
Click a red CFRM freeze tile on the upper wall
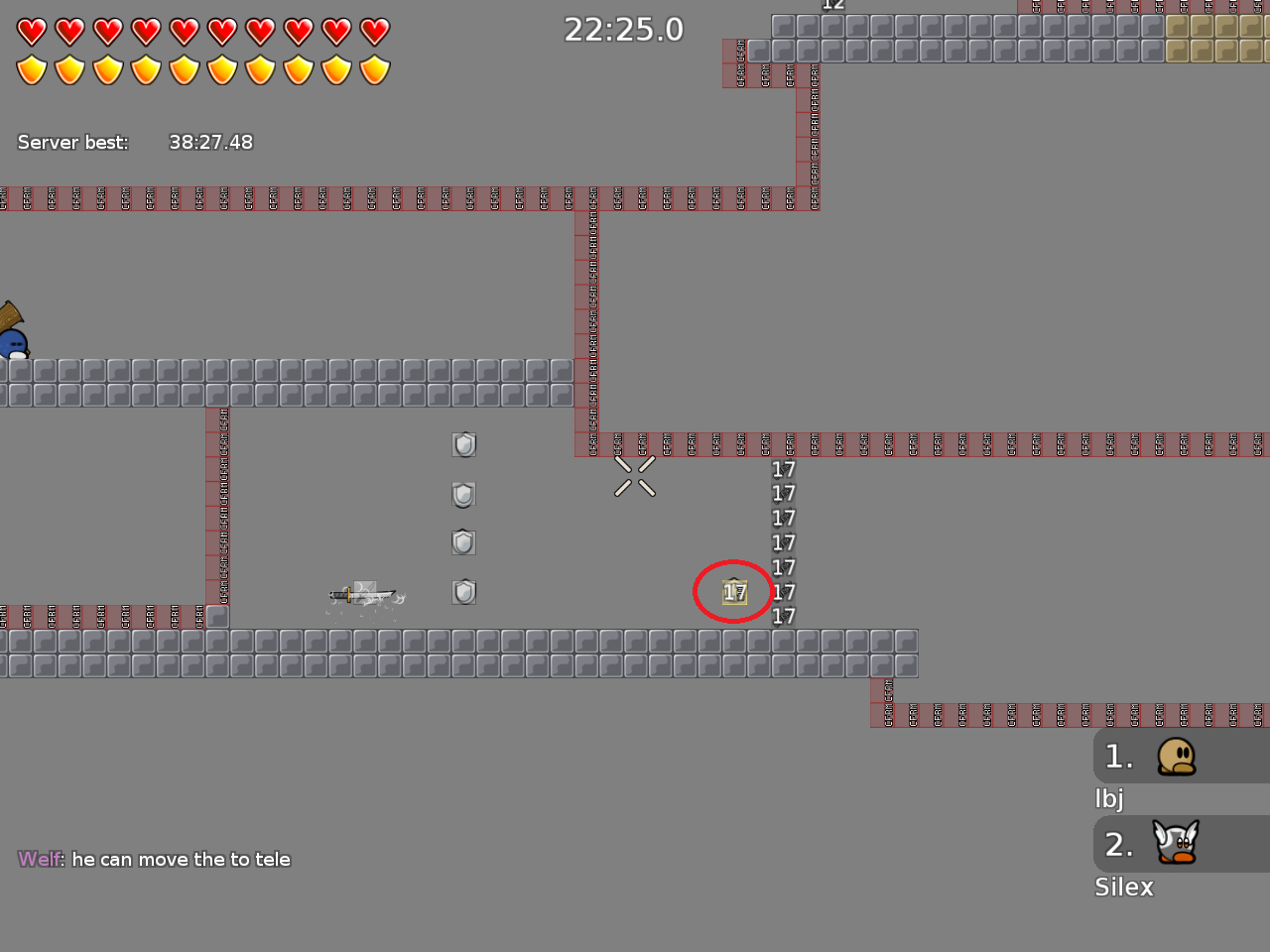pos(298,199)
